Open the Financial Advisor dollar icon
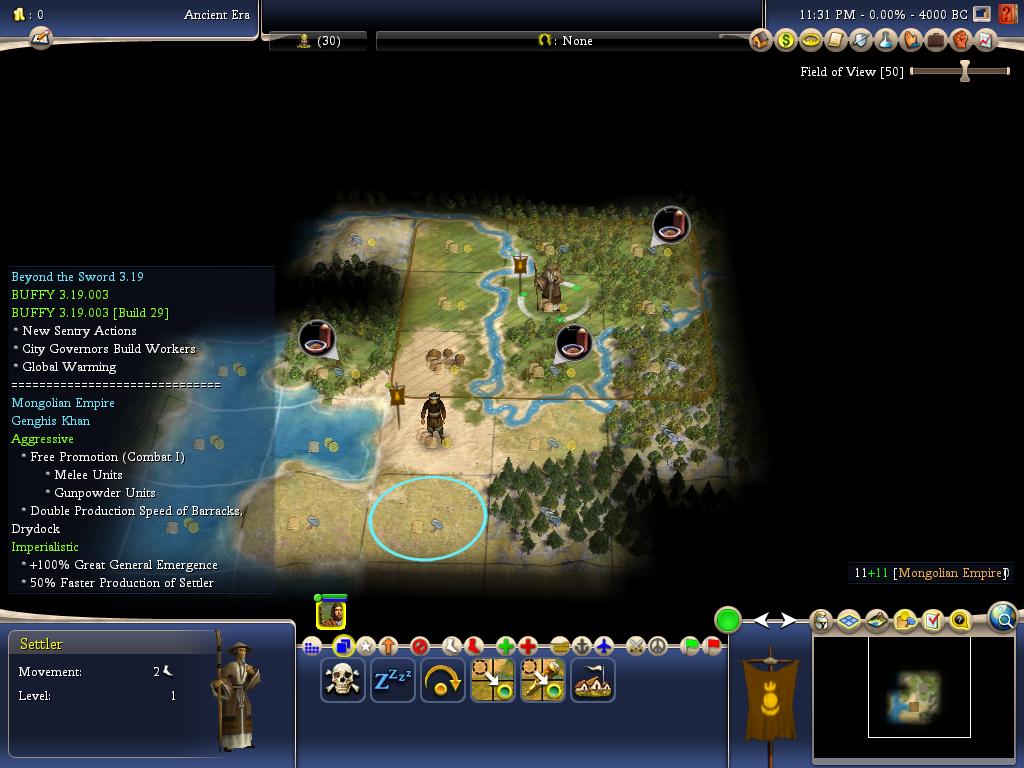This screenshot has width=1024, height=768. tap(786, 41)
